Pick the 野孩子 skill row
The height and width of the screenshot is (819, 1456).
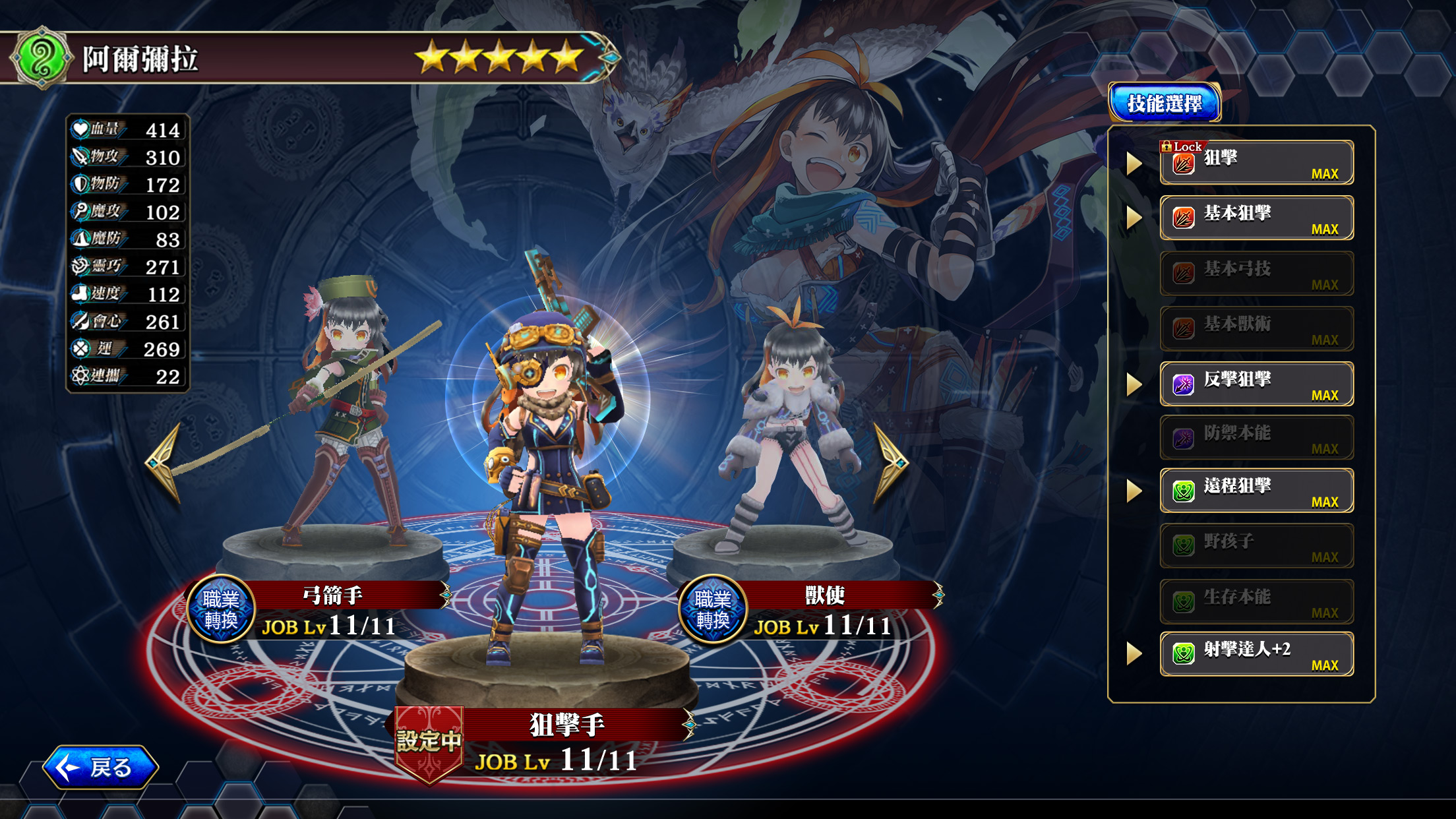[x=1256, y=546]
